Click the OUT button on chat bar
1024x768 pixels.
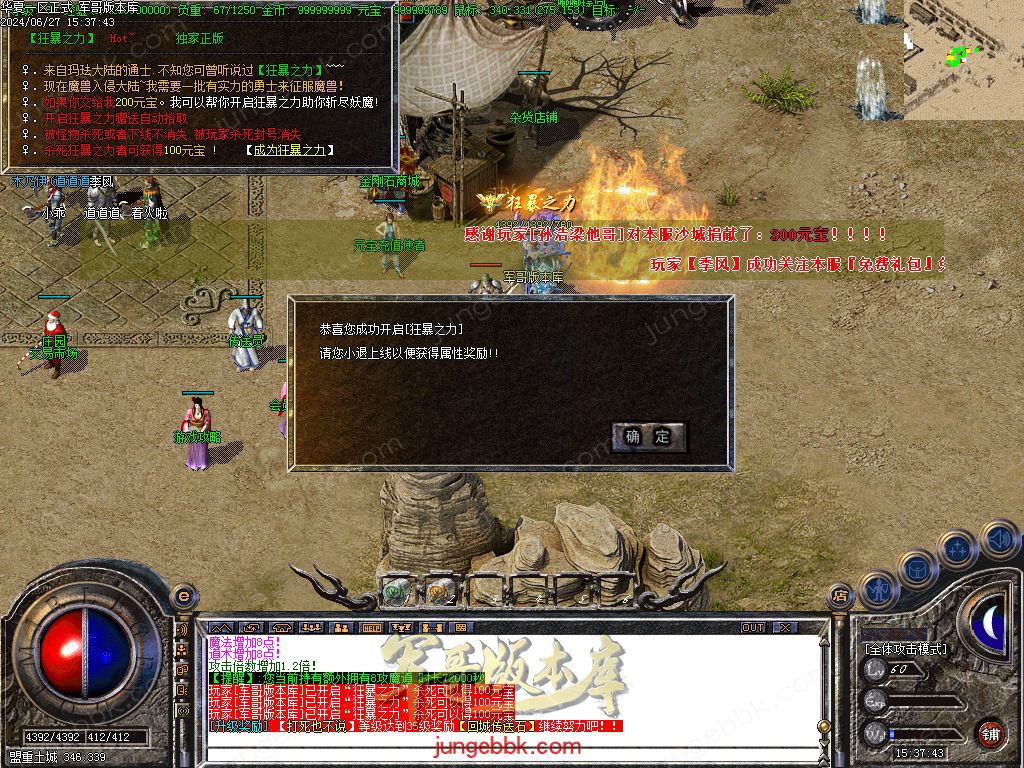(x=753, y=627)
